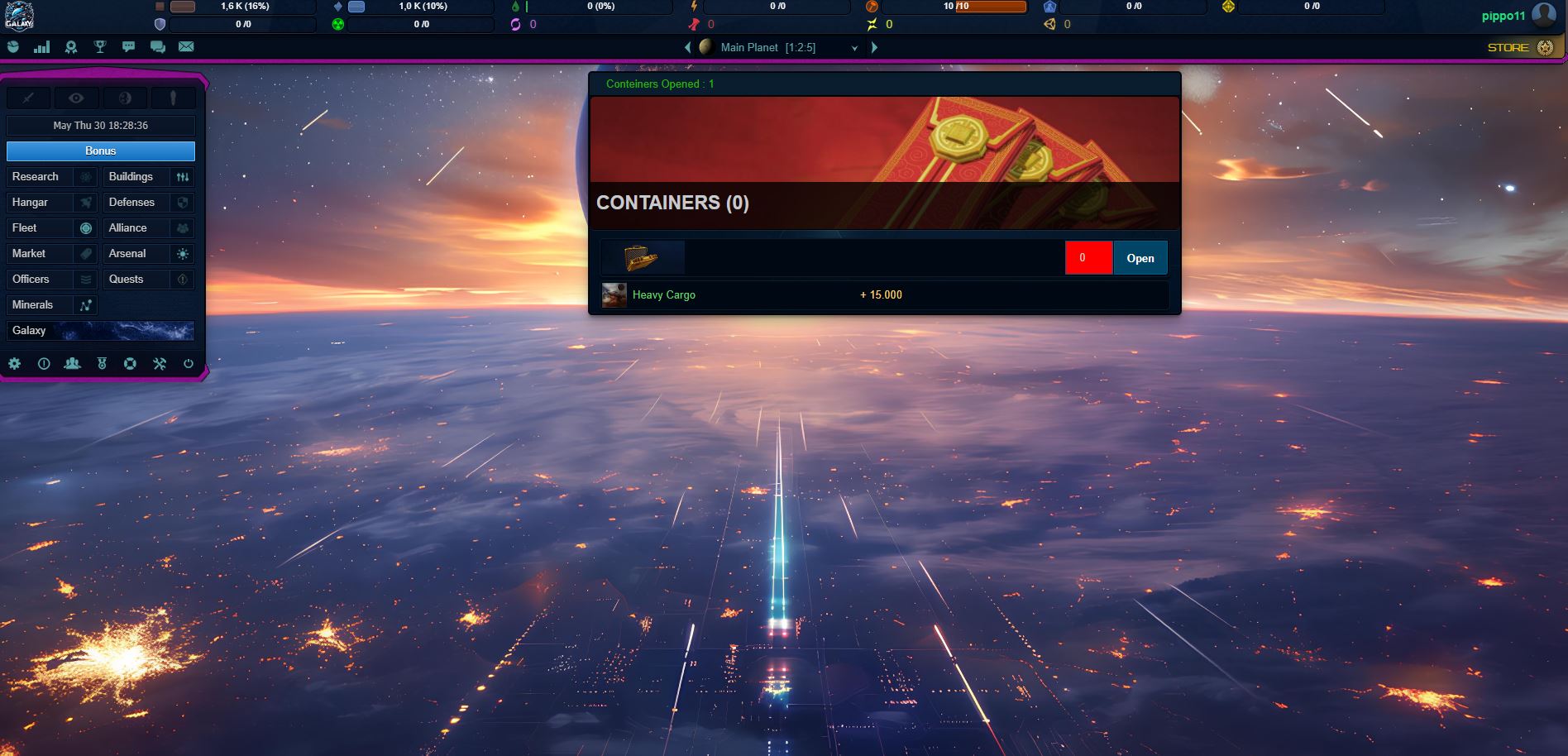This screenshot has height=756, width=1568.
Task: Click the pippo11 profile avatar
Action: (x=1543, y=15)
